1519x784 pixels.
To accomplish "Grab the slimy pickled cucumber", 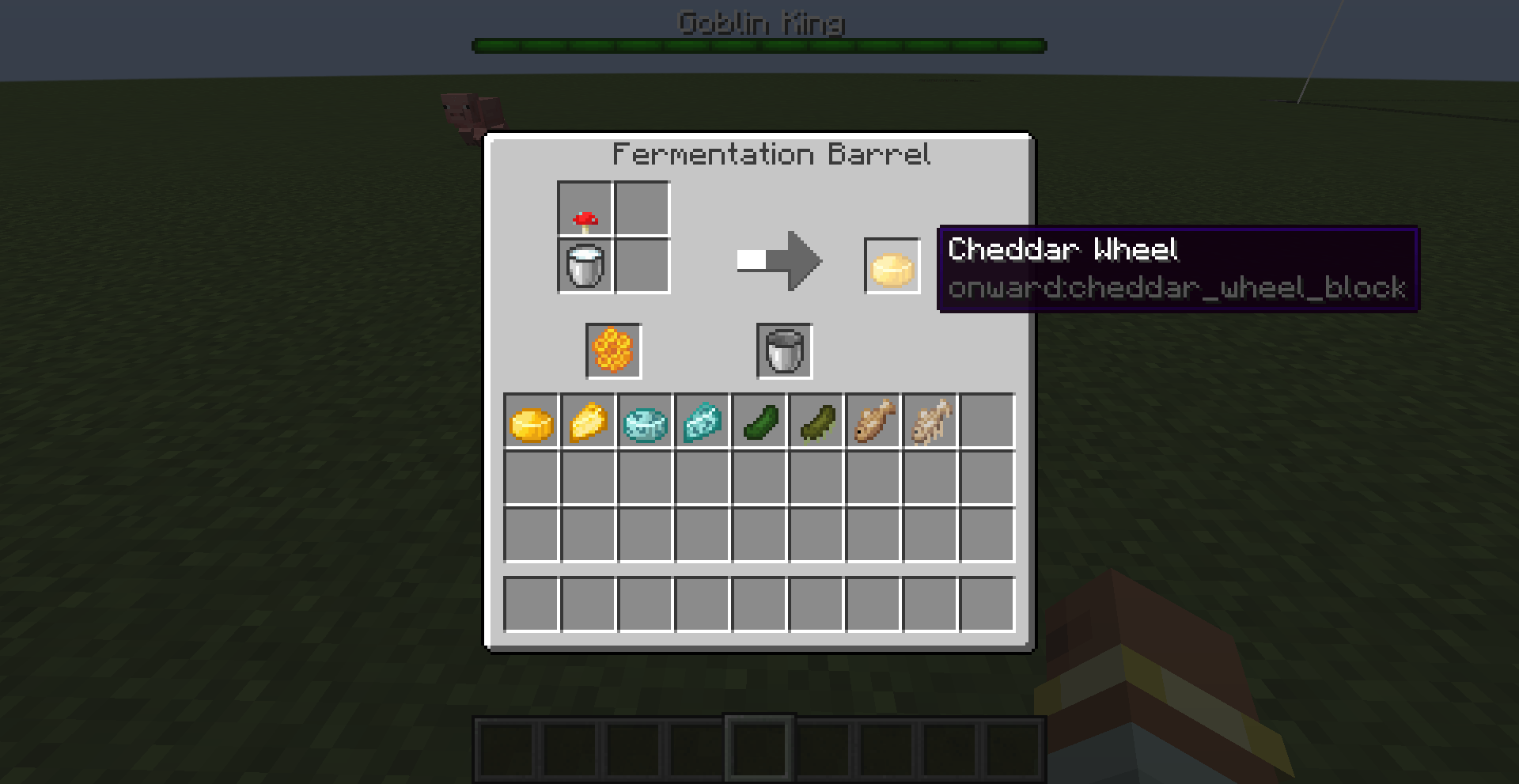I will pos(816,422).
